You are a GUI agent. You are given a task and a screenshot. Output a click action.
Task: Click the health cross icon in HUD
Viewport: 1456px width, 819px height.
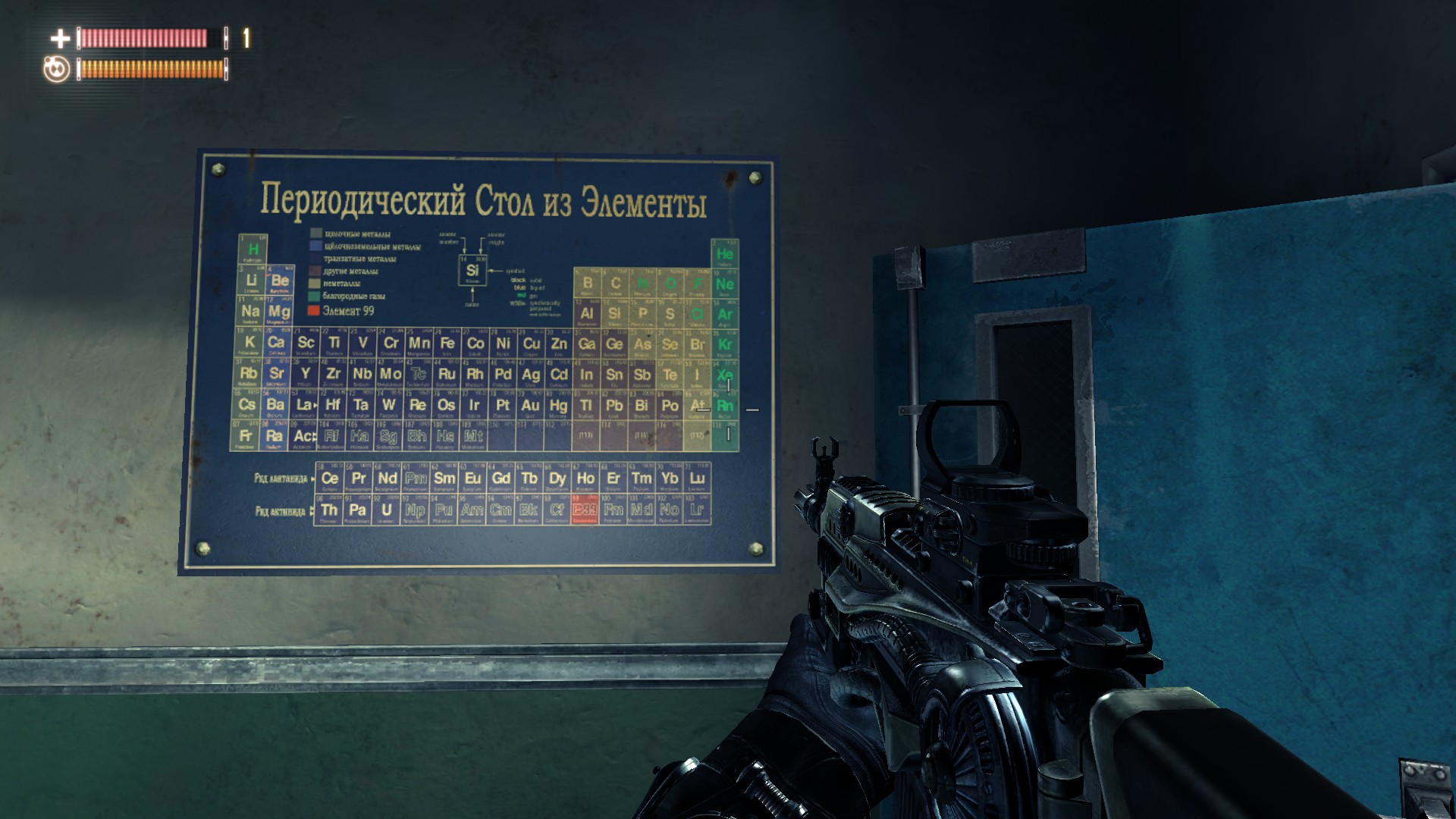tap(59, 36)
